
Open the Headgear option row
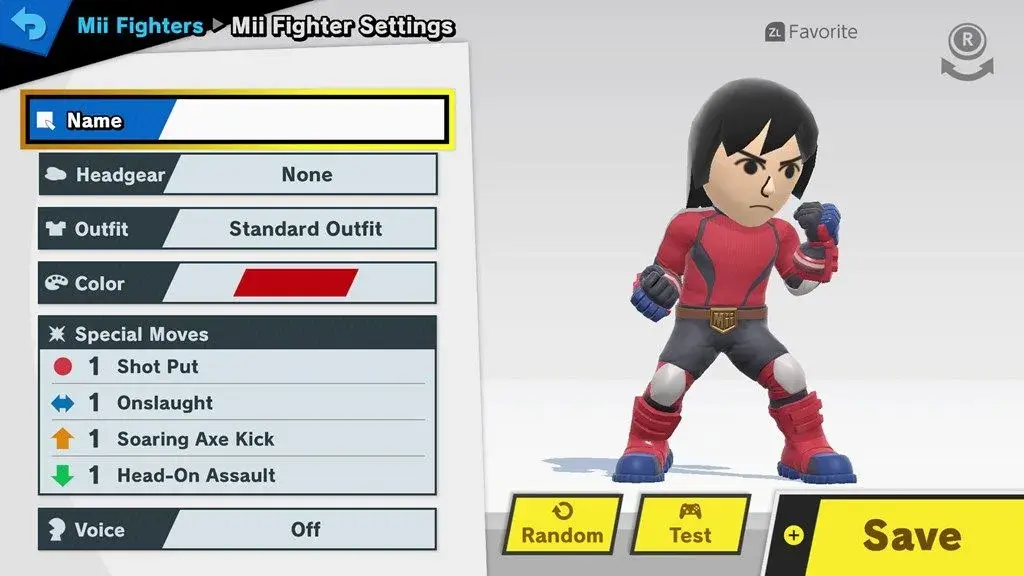click(x=238, y=175)
